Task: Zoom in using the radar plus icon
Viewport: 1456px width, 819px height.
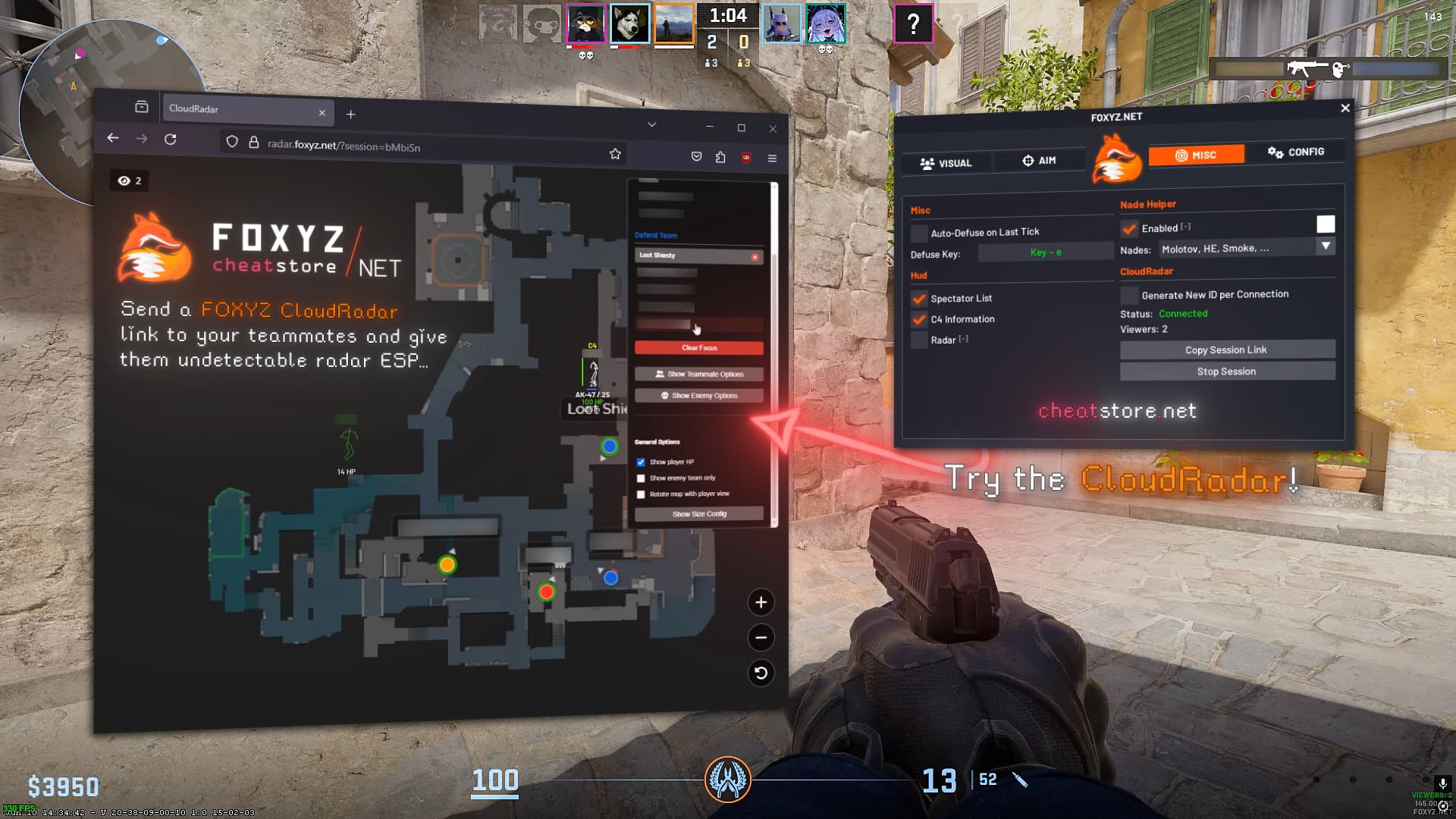Action: (x=761, y=602)
